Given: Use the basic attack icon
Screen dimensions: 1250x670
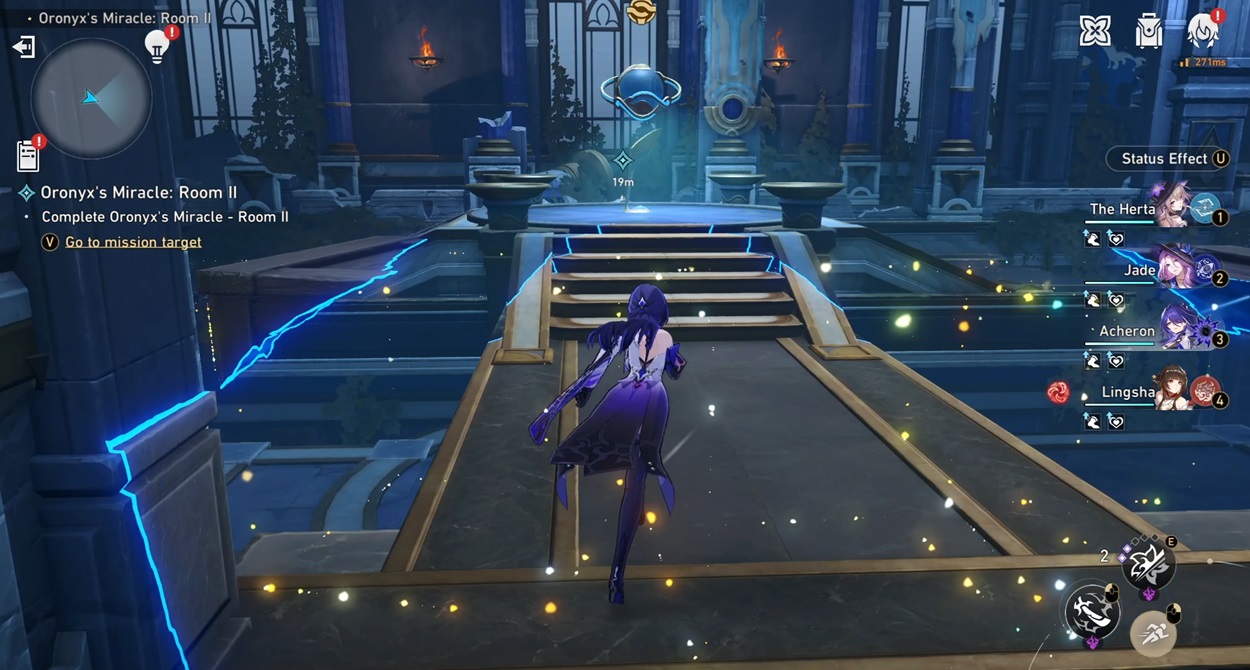Looking at the screenshot, I should pyautogui.click(x=1093, y=610).
